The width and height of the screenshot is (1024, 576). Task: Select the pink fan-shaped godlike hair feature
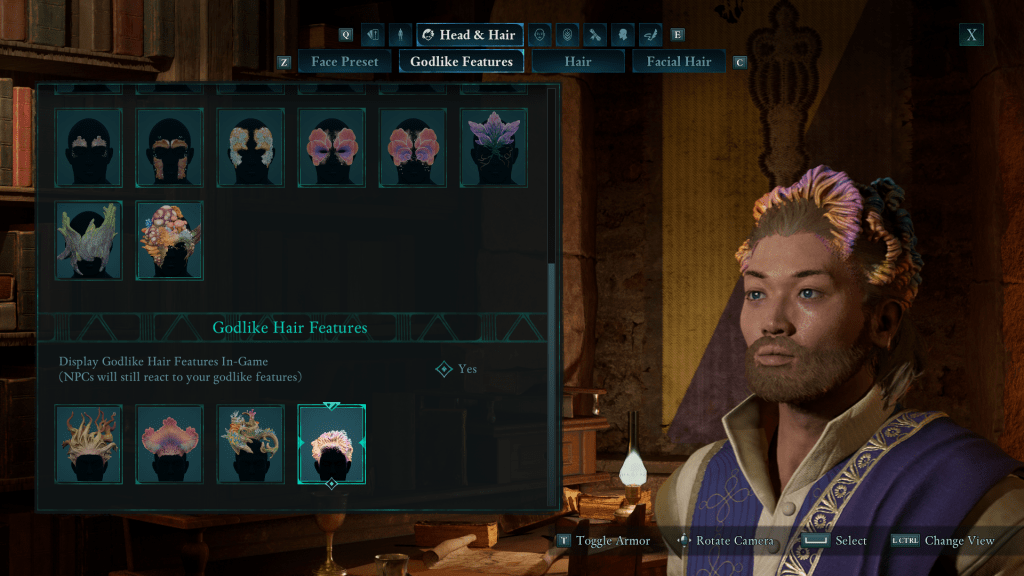[x=170, y=444]
